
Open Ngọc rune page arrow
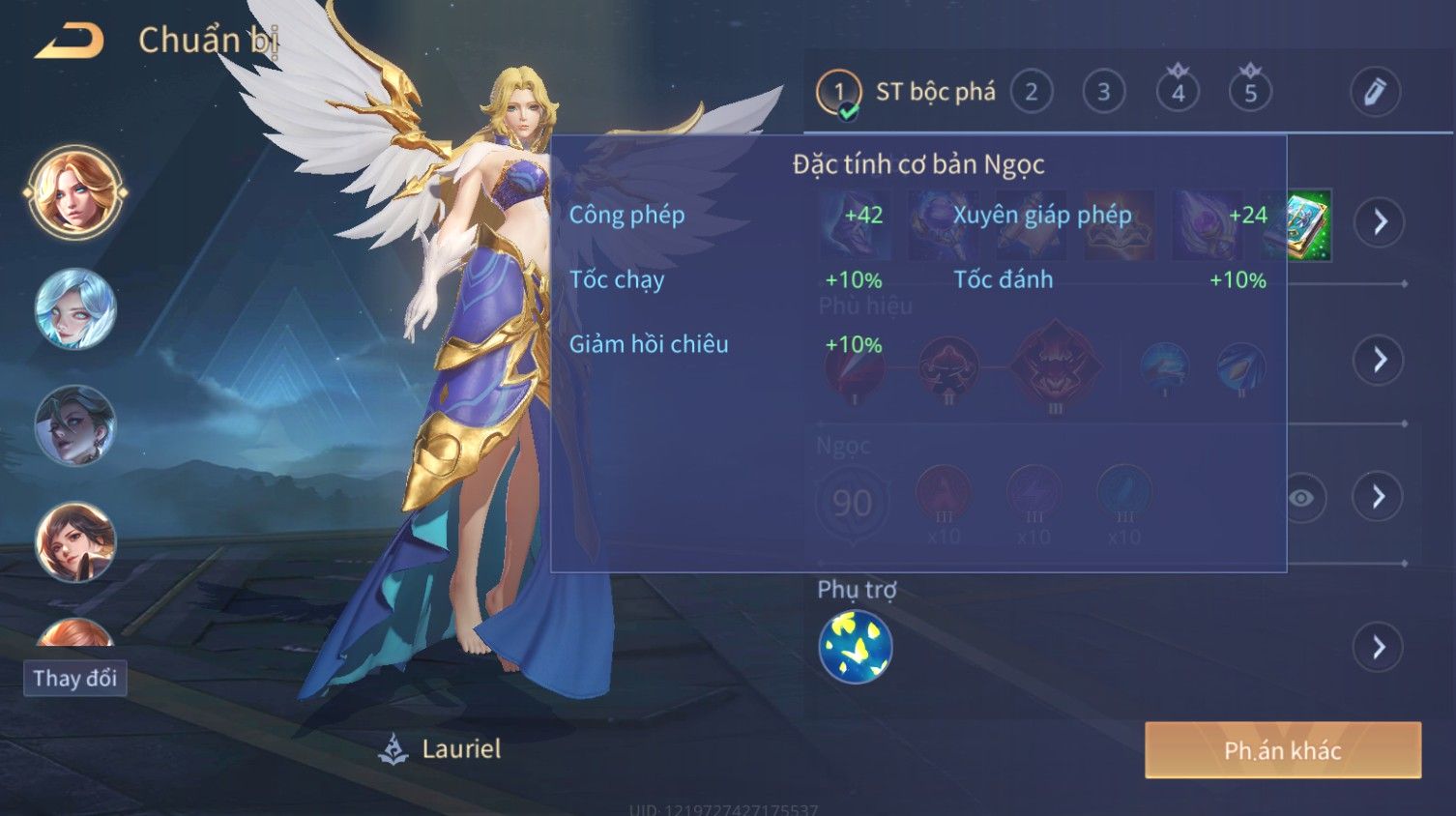pyautogui.click(x=1379, y=497)
